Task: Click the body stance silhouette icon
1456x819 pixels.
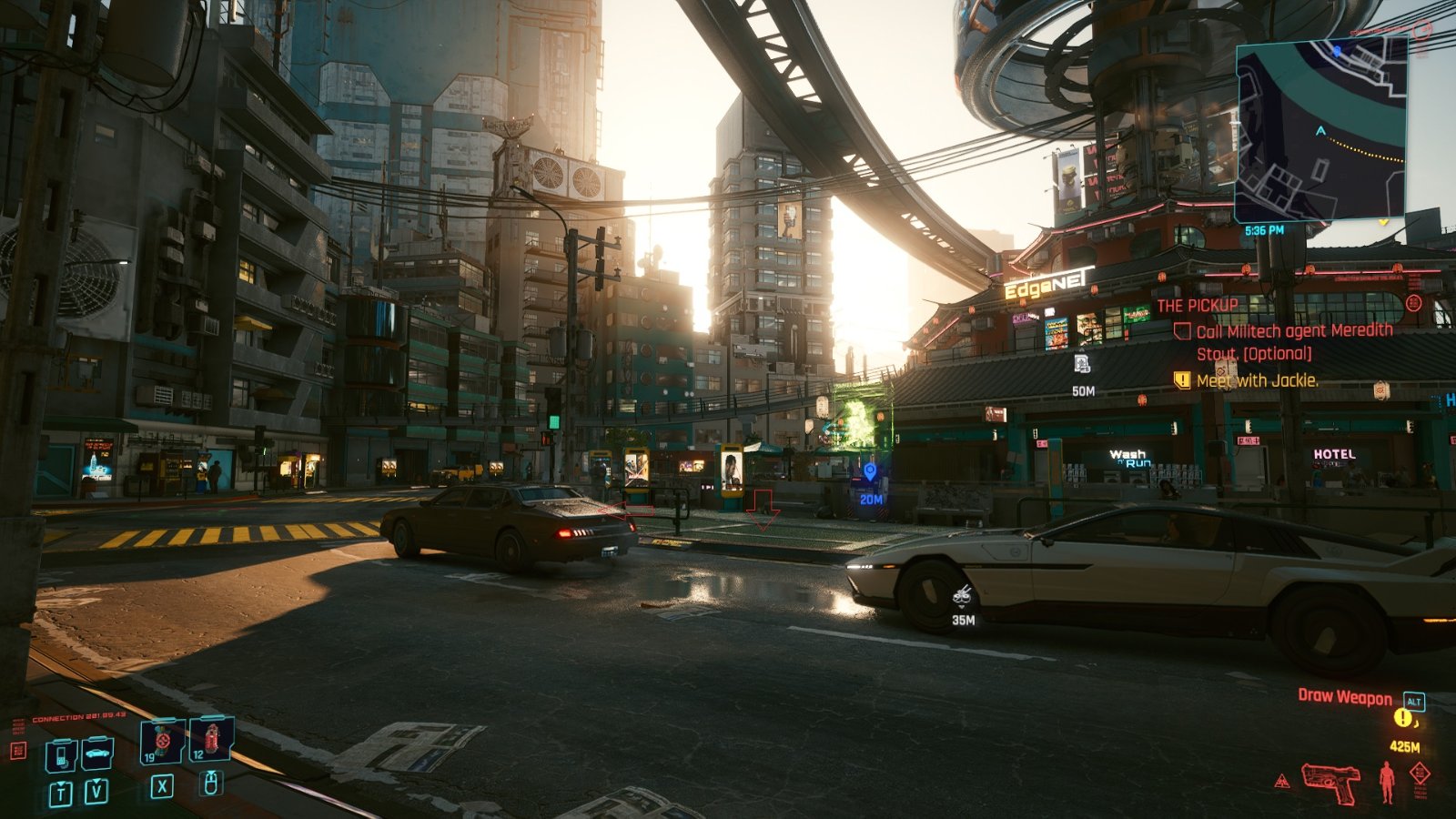Action: (1386, 782)
